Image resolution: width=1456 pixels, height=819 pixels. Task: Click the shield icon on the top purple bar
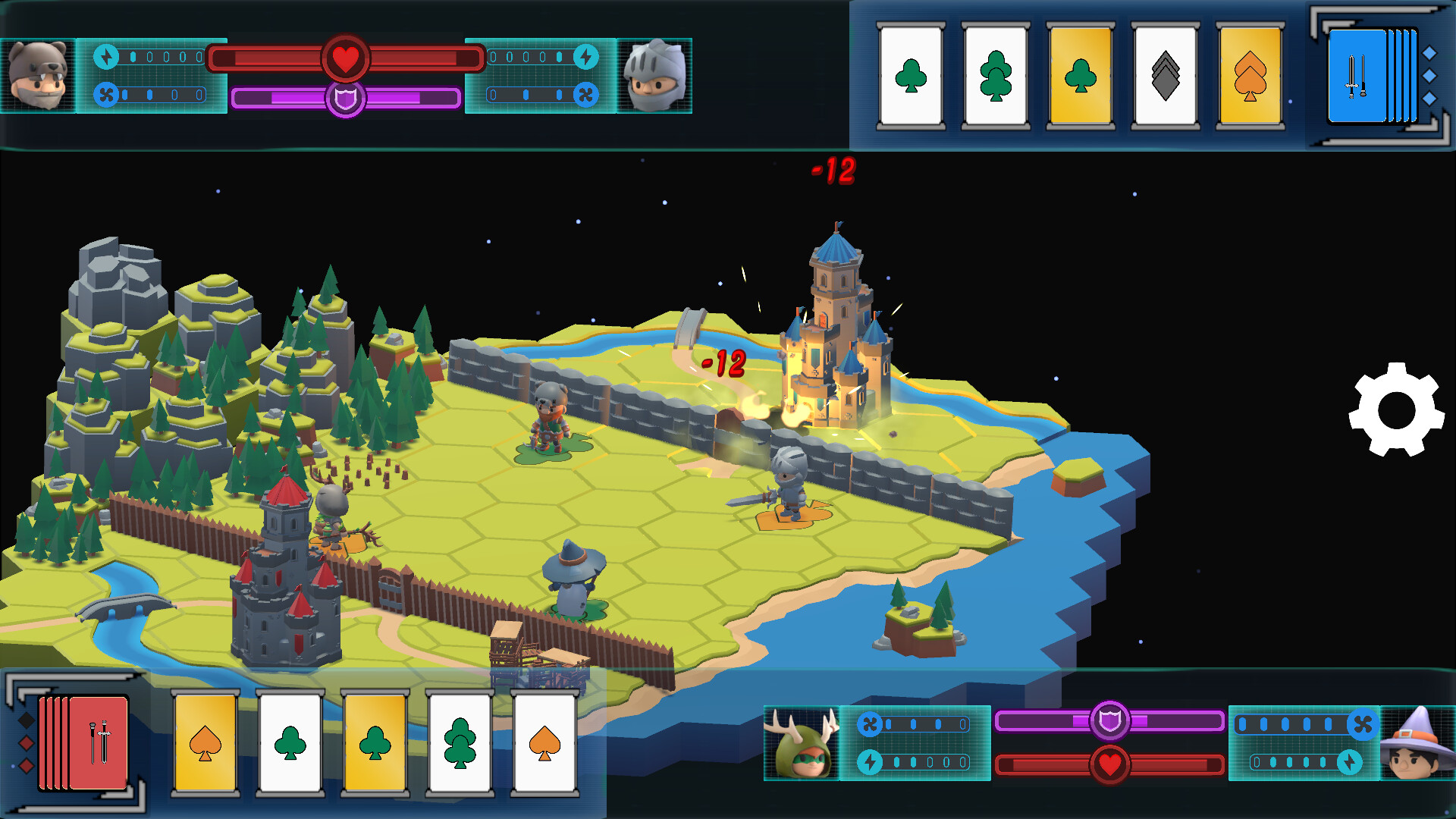point(345,99)
